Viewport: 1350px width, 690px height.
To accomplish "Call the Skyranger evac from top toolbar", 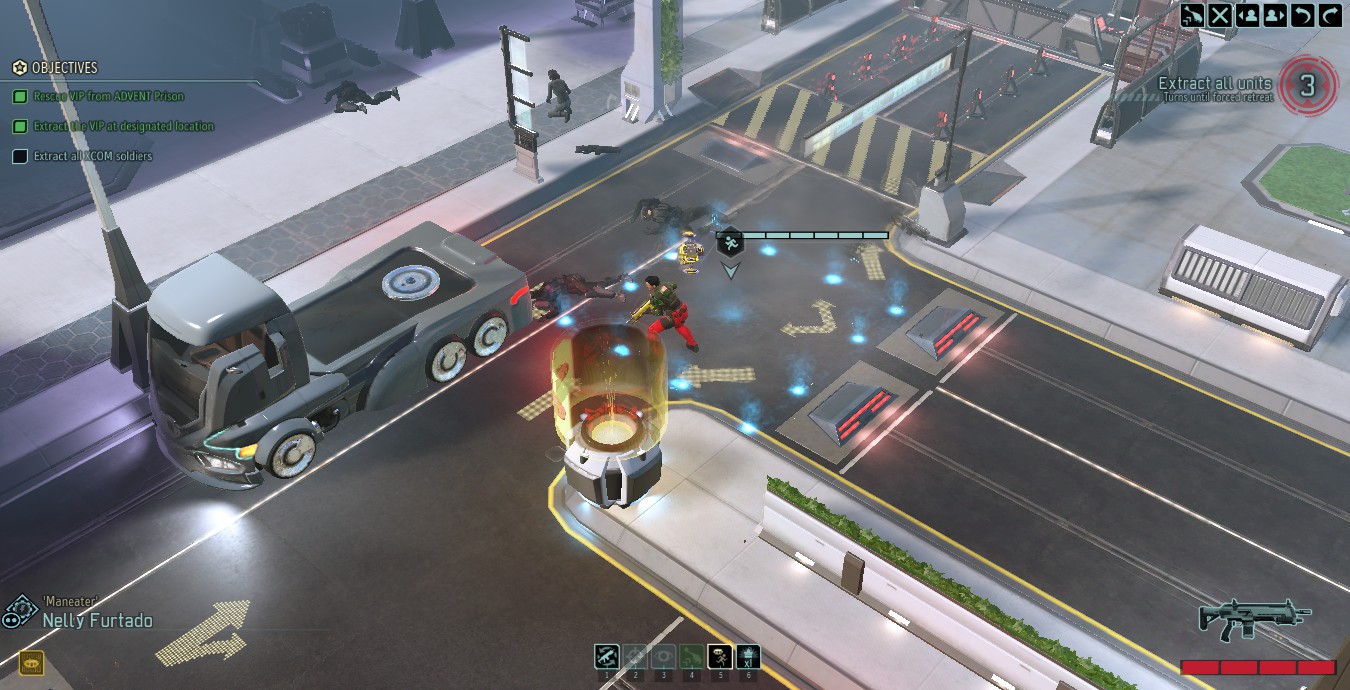I will (1192, 15).
